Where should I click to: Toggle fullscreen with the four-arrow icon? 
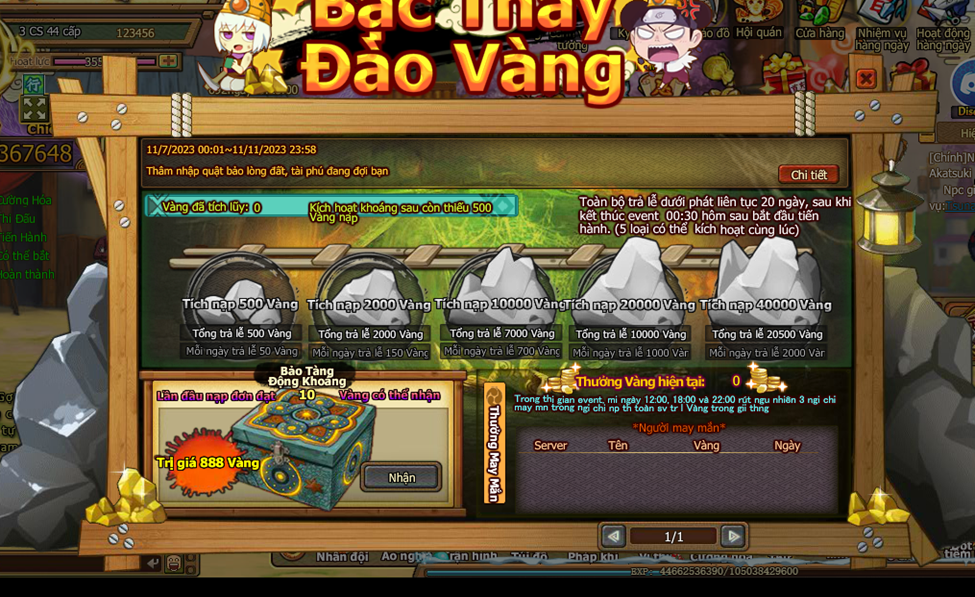[x=34, y=107]
